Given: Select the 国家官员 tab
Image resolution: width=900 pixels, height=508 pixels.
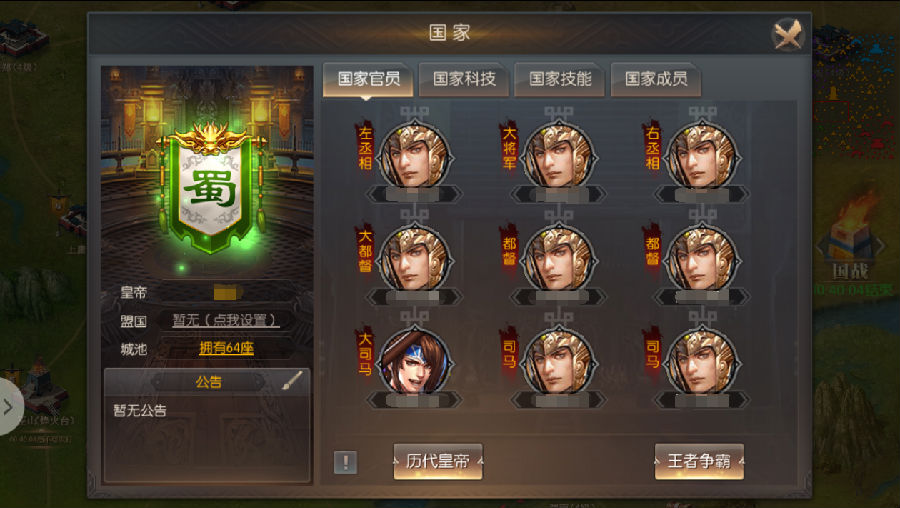Looking at the screenshot, I should click(x=369, y=80).
